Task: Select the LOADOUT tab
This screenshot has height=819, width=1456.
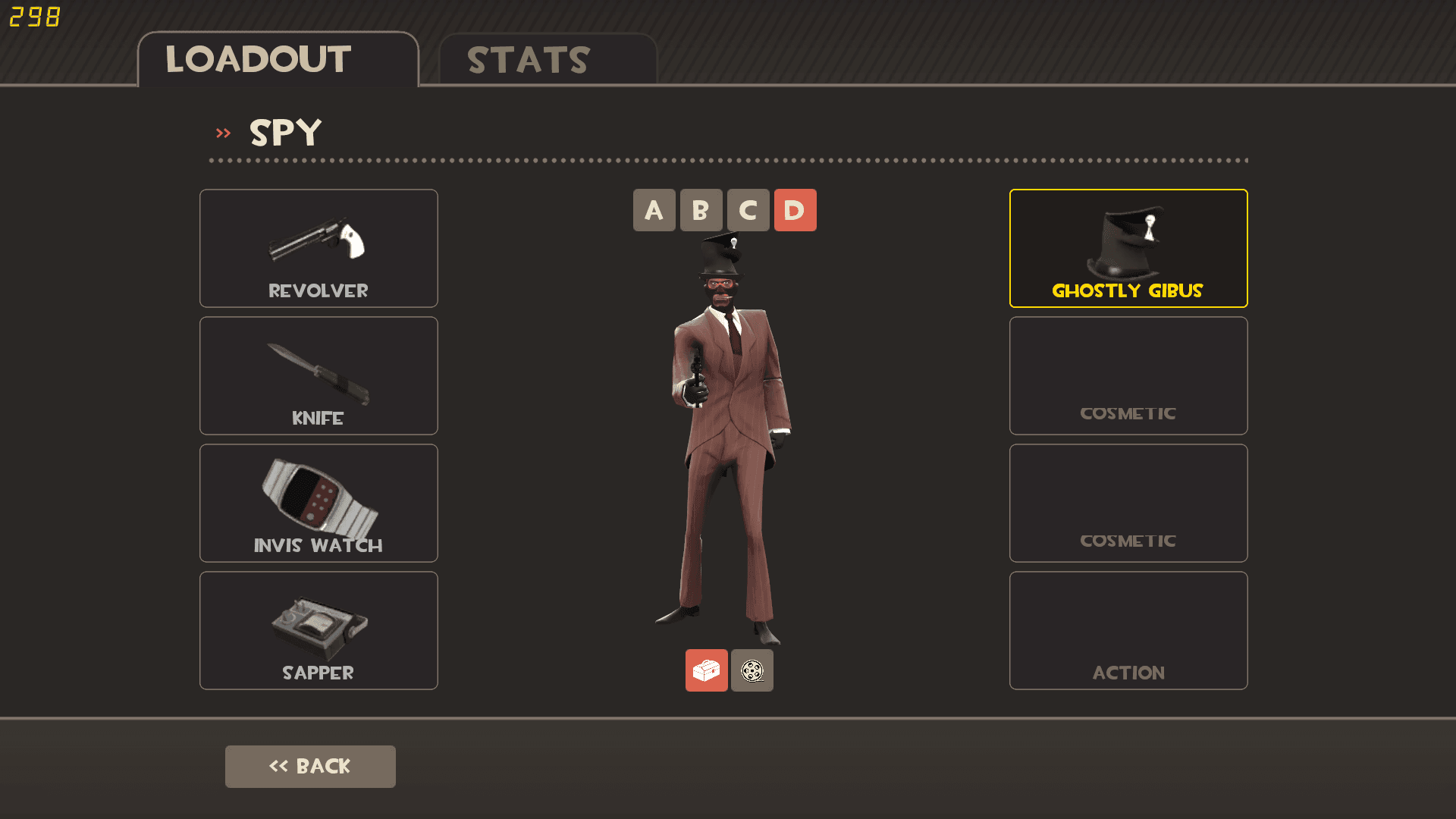Action: 258,59
